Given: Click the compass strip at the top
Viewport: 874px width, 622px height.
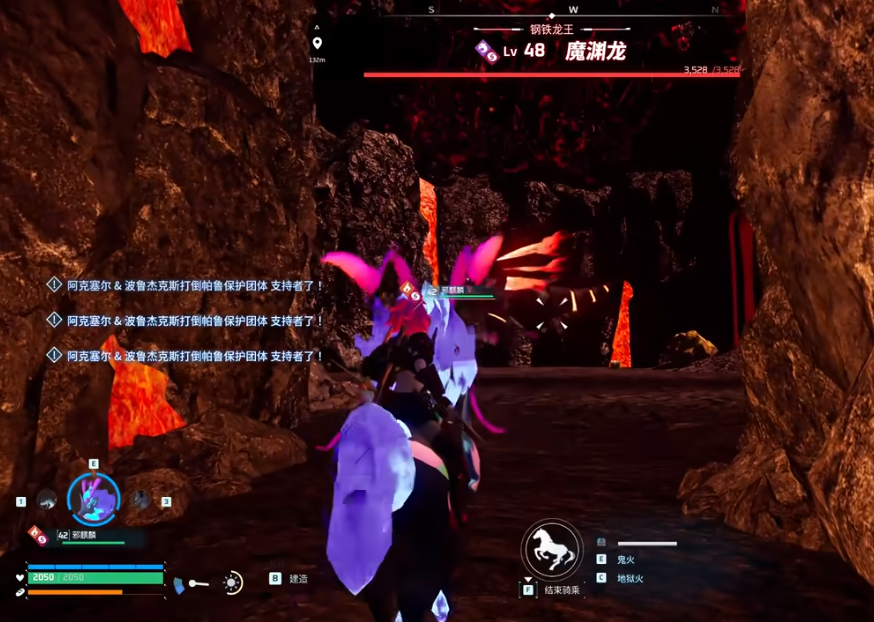Looking at the screenshot, I should (x=574, y=10).
